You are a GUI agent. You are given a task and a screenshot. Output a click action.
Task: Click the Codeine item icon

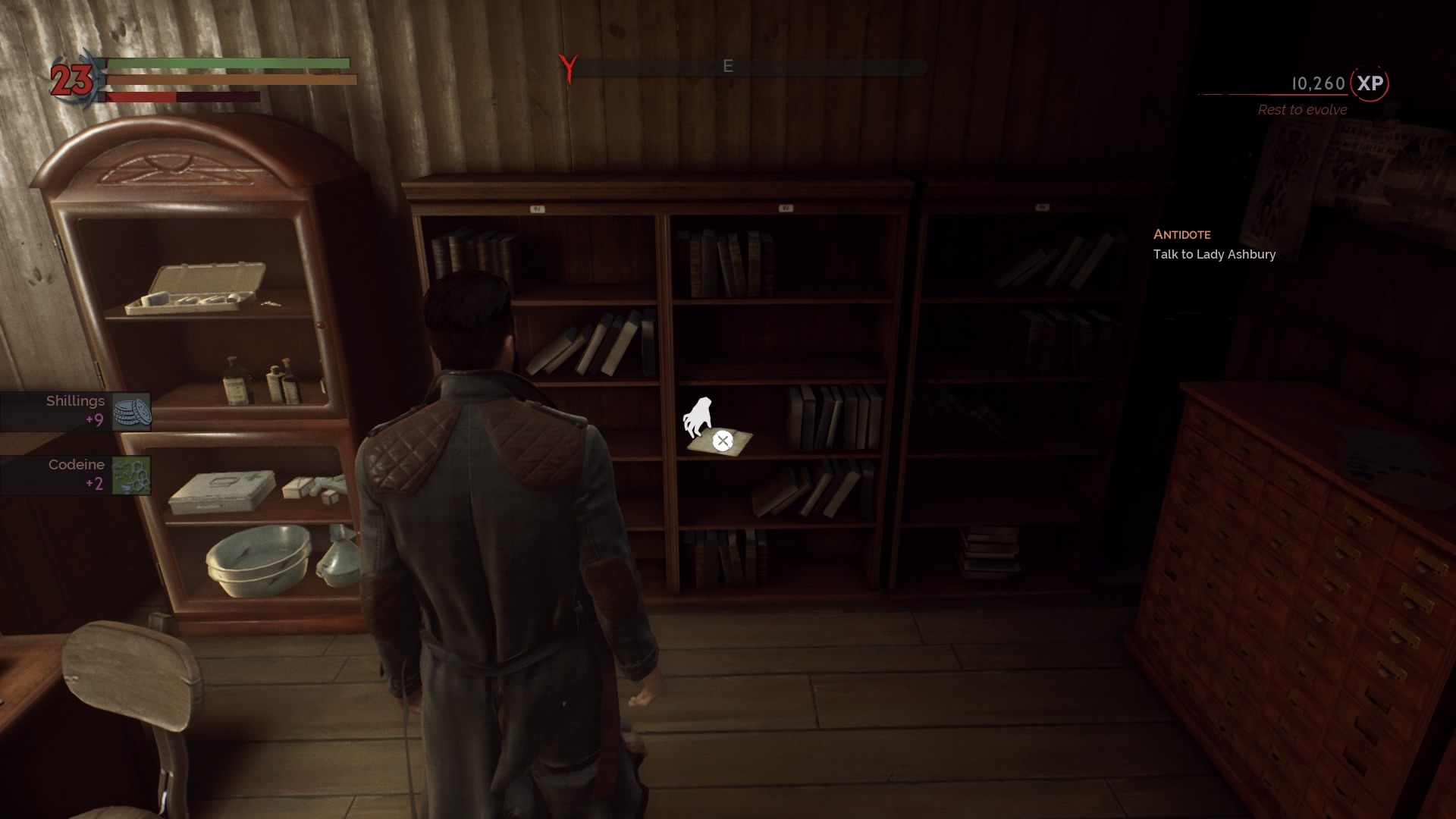click(130, 476)
